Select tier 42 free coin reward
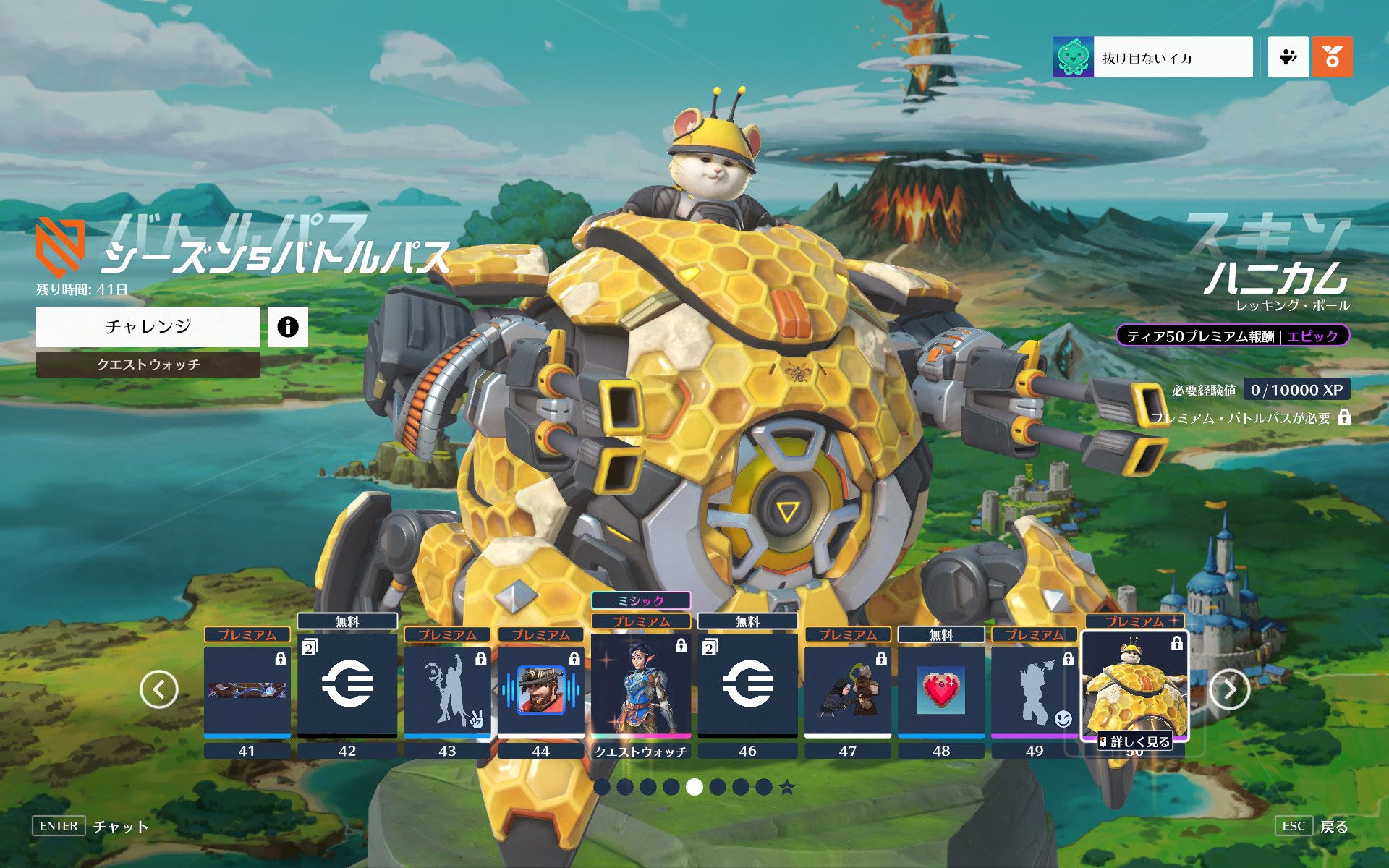The height and width of the screenshot is (868, 1389). click(x=347, y=684)
